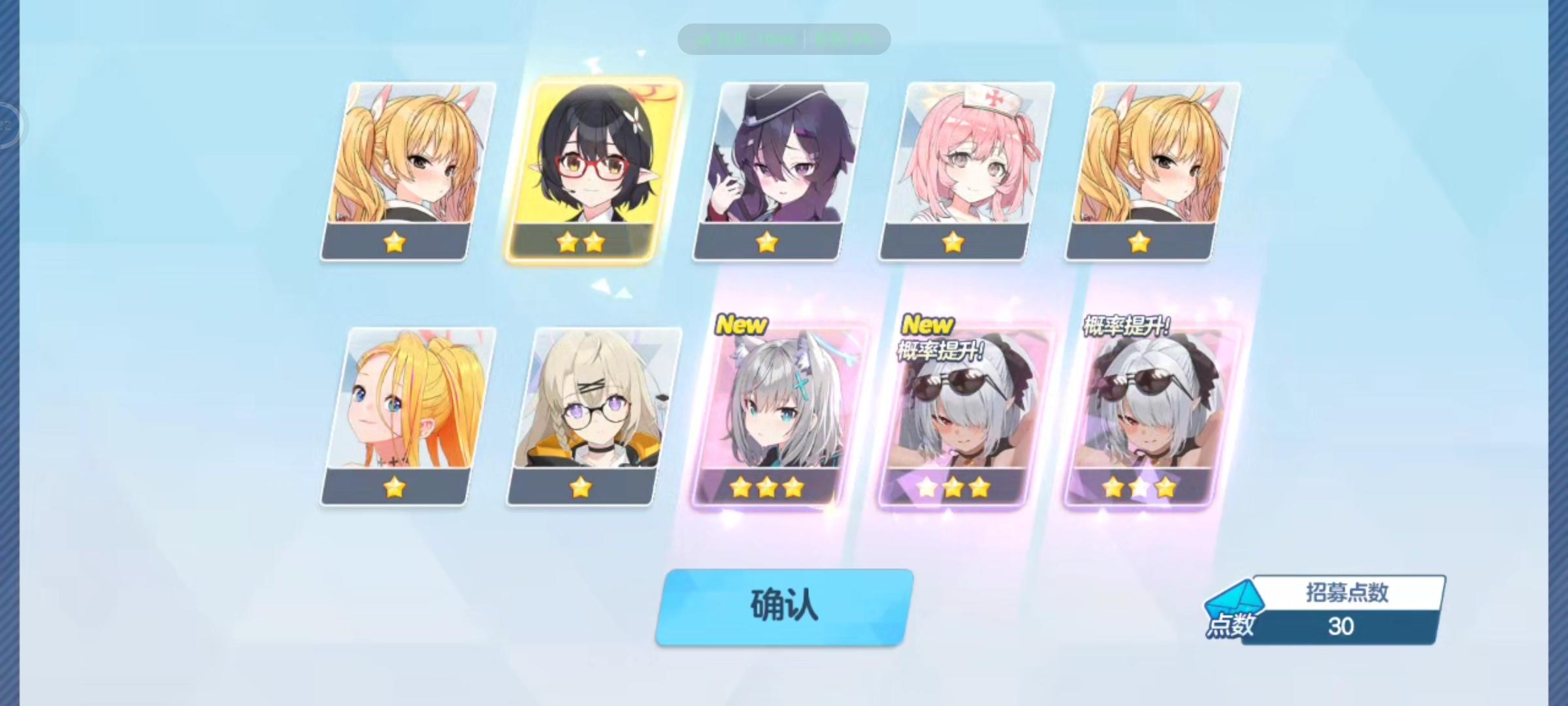
Task: Select the dark-hooded Haruka character card
Action: tap(777, 170)
